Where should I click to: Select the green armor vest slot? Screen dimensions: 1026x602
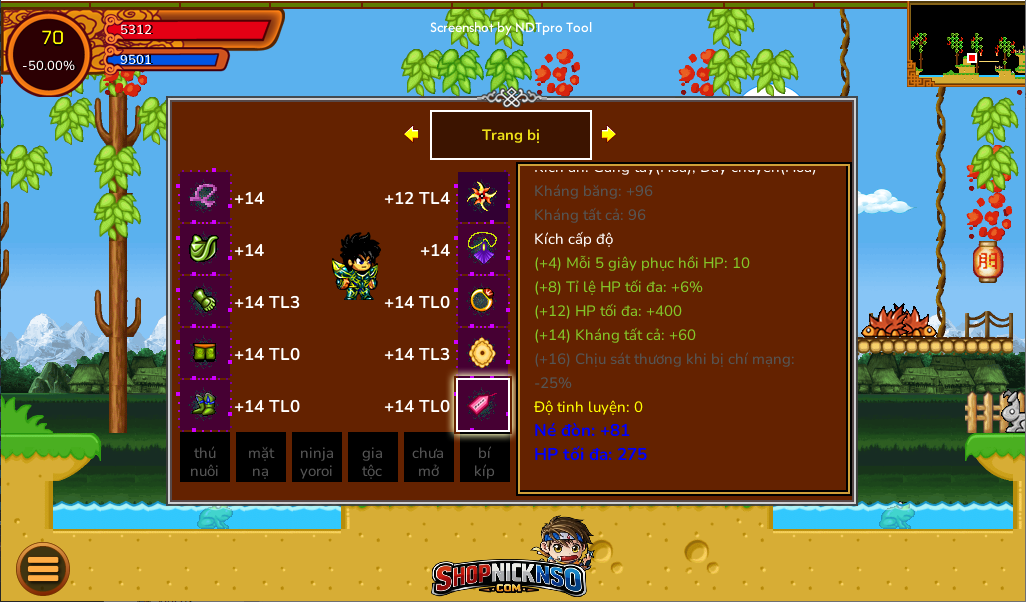(205, 250)
